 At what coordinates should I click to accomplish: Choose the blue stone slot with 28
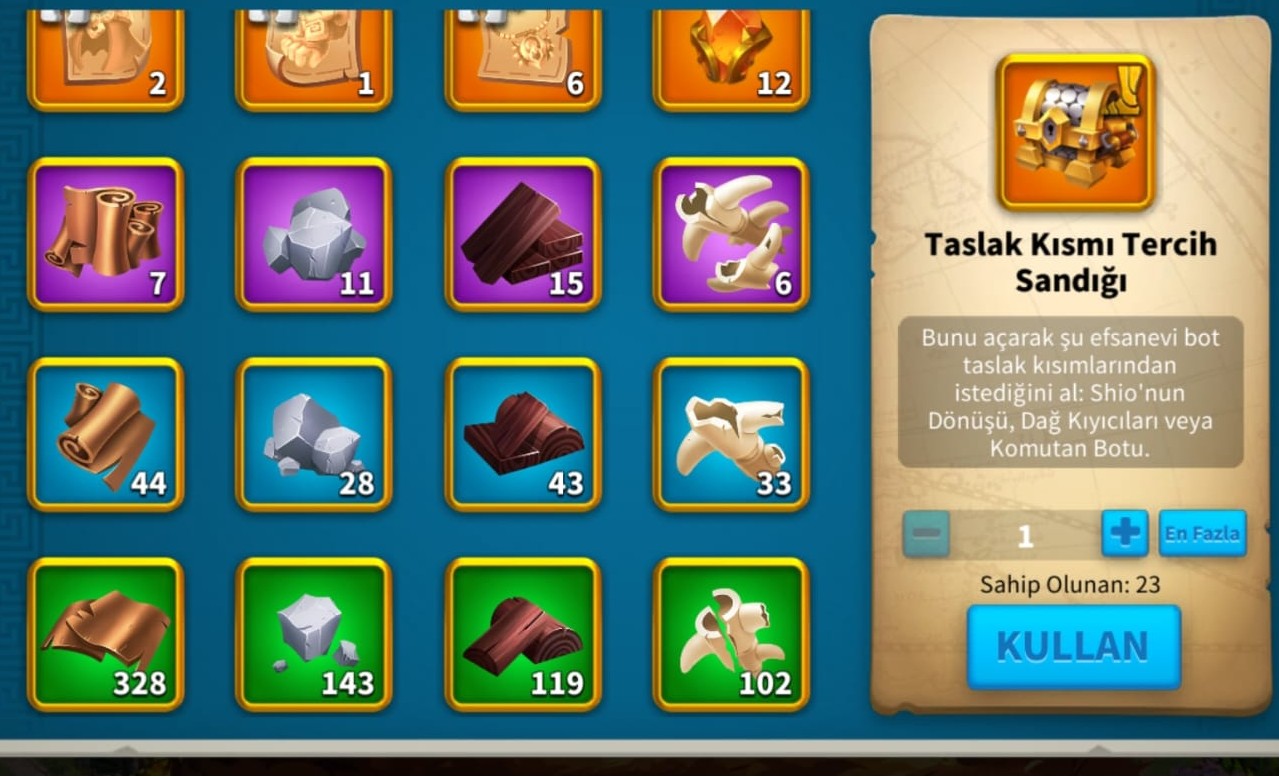pos(314,434)
